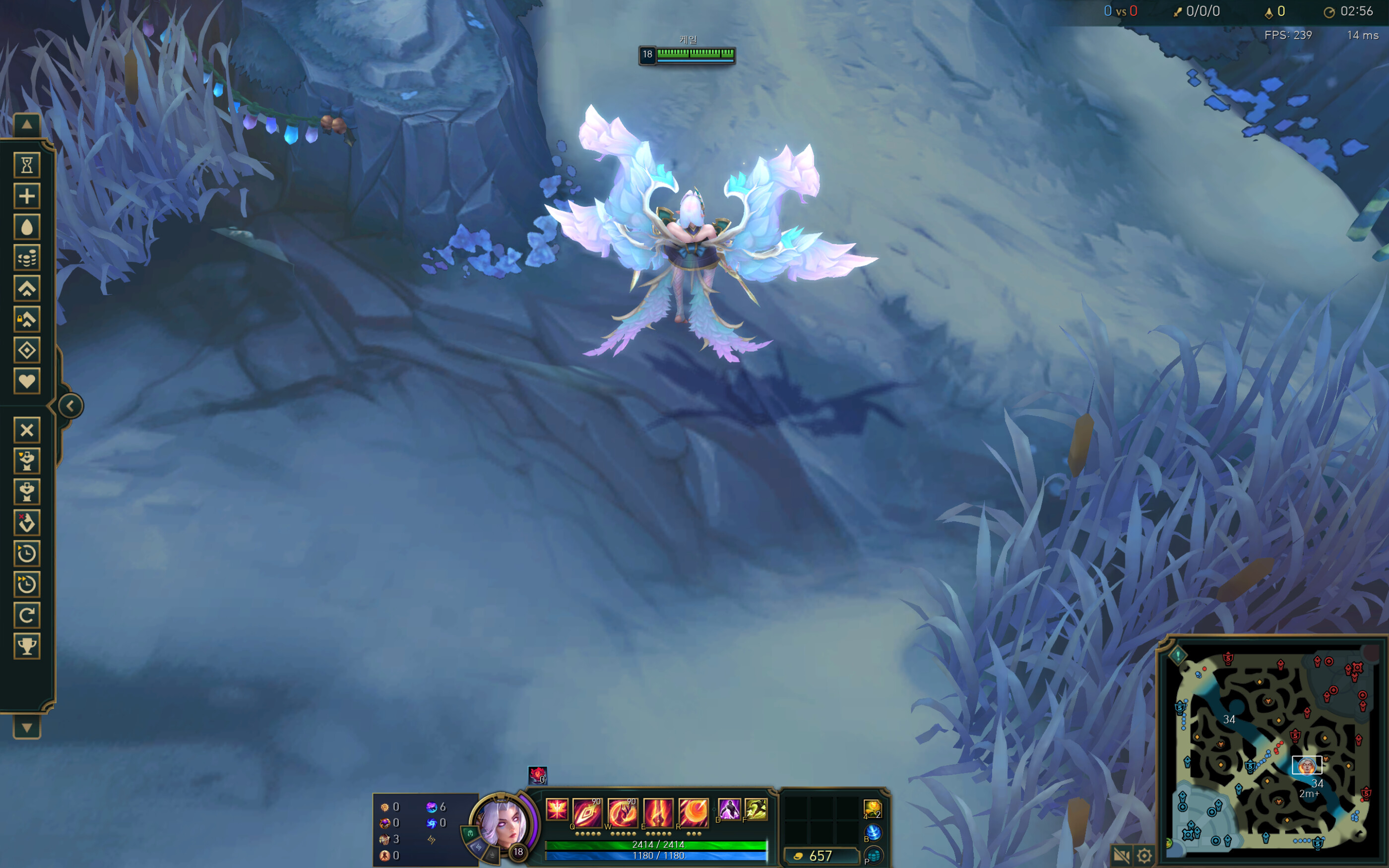Toggle level lock with padlock chevron icon
This screenshot has width=1389, height=868.
(x=27, y=320)
